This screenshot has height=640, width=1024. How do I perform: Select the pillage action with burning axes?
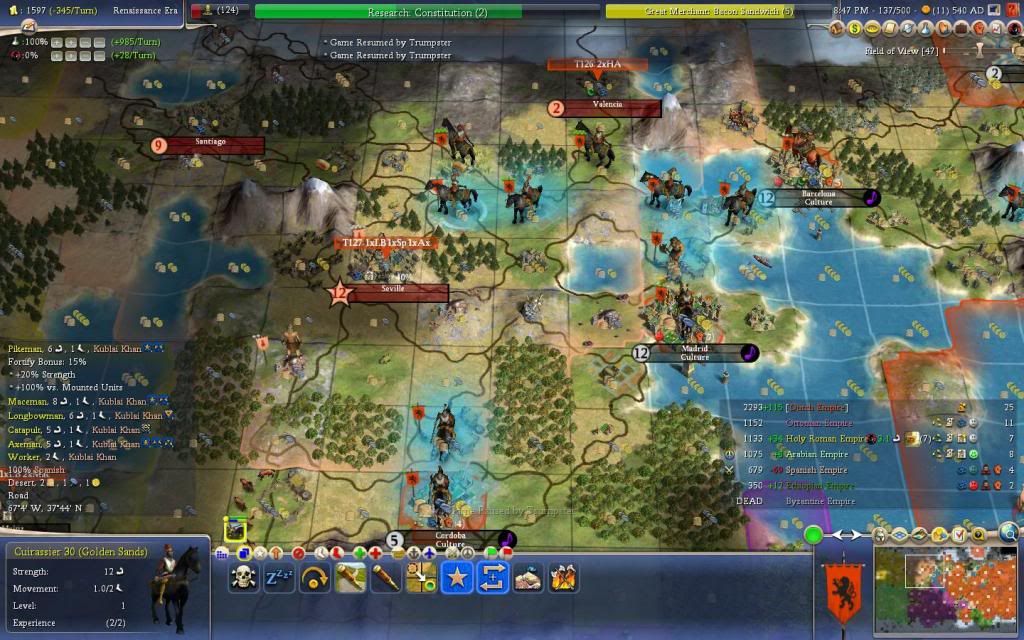coord(563,577)
